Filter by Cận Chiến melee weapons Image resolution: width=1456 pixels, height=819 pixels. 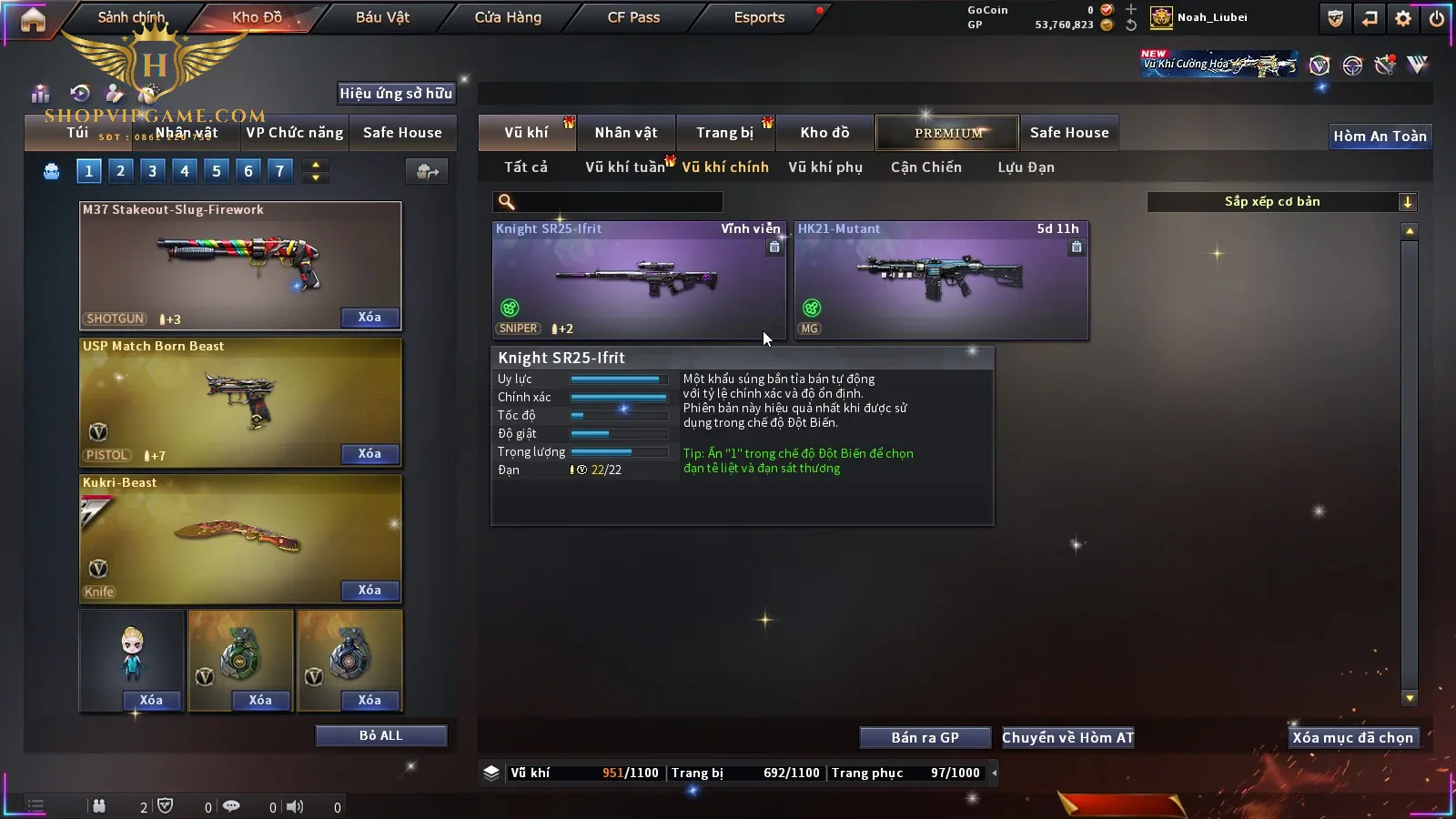pyautogui.click(x=925, y=167)
